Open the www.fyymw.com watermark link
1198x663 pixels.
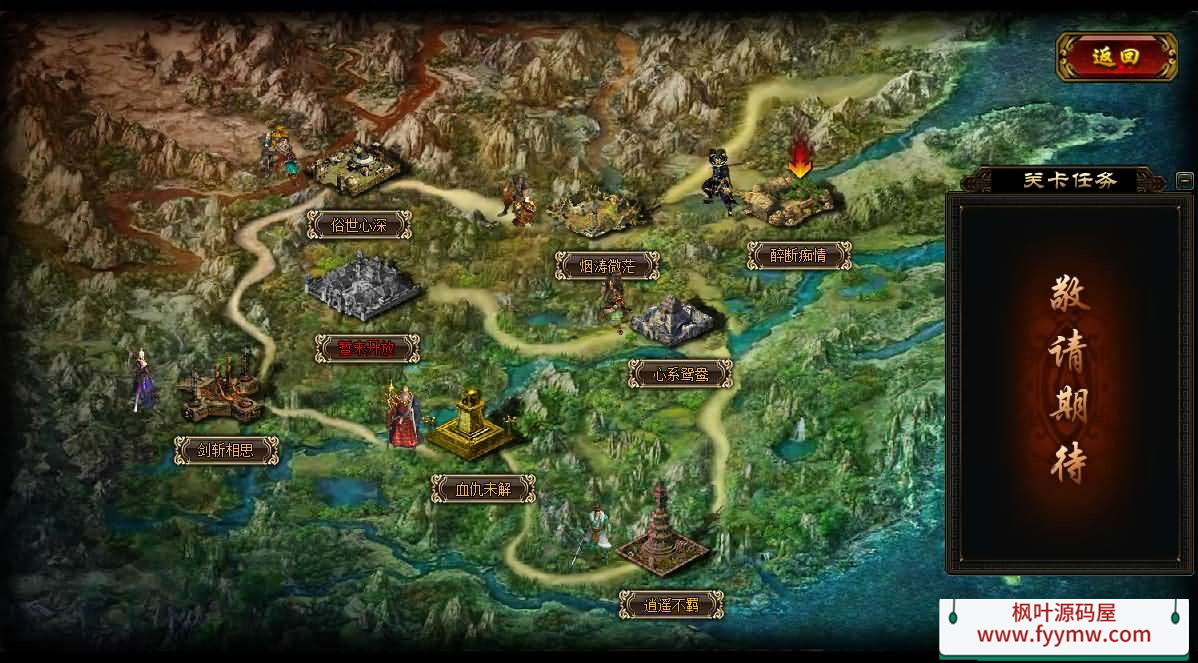point(1063,635)
